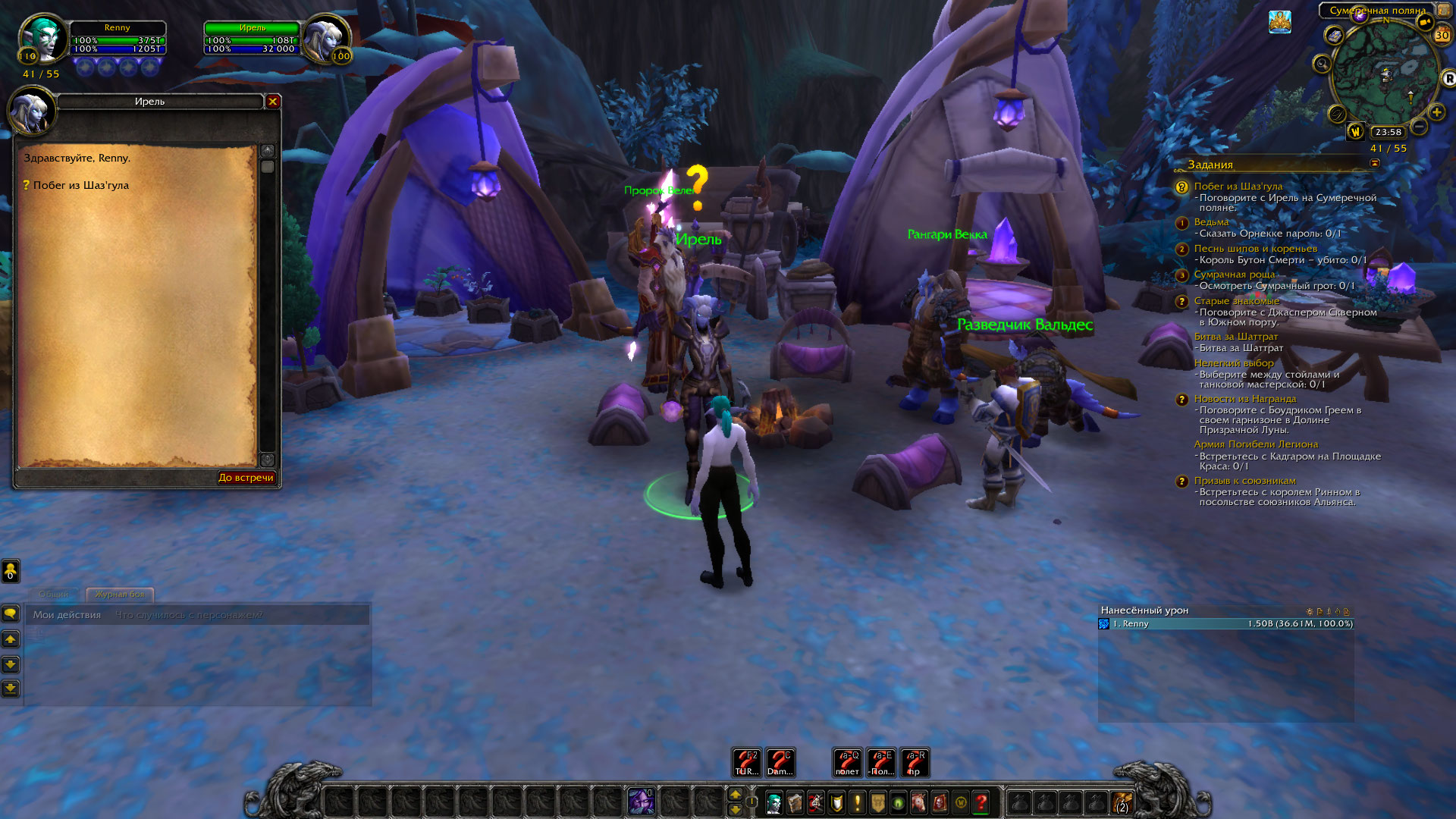Open the chat speech bubble menu

coord(11,613)
